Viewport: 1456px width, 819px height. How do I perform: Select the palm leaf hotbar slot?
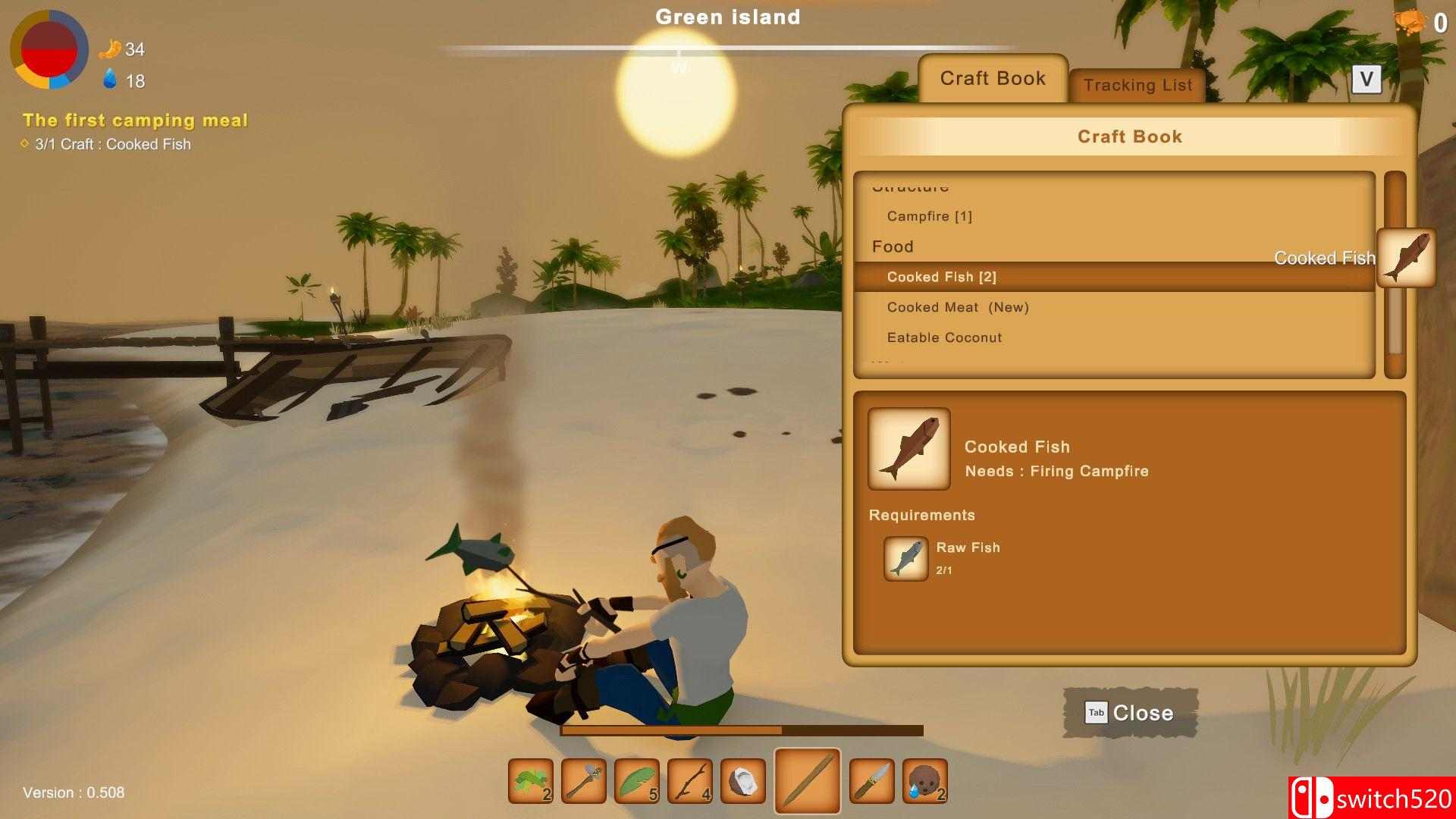pyautogui.click(x=637, y=781)
